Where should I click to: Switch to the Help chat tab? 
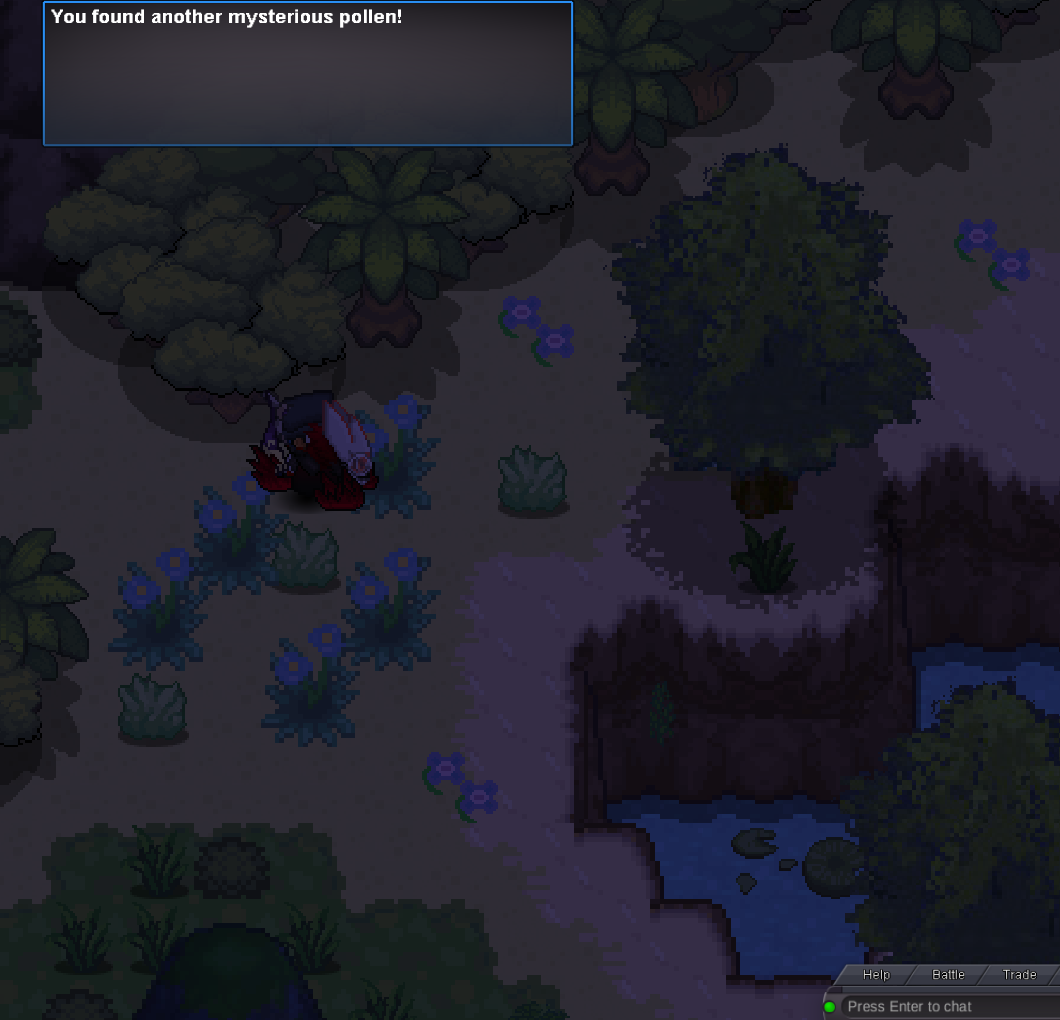(876, 975)
